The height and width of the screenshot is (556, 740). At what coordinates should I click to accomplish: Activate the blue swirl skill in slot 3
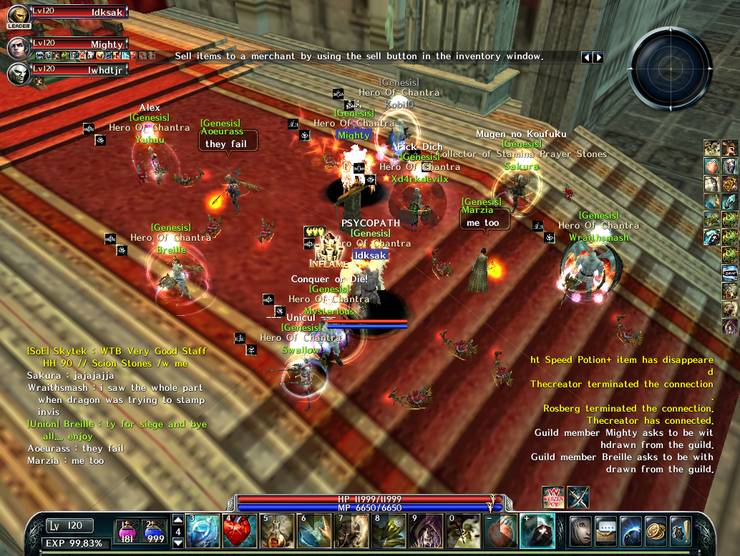203,530
